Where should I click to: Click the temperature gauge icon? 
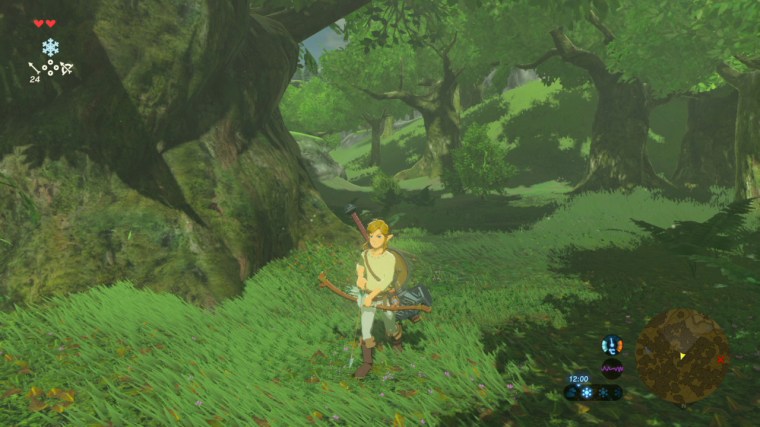[611, 345]
